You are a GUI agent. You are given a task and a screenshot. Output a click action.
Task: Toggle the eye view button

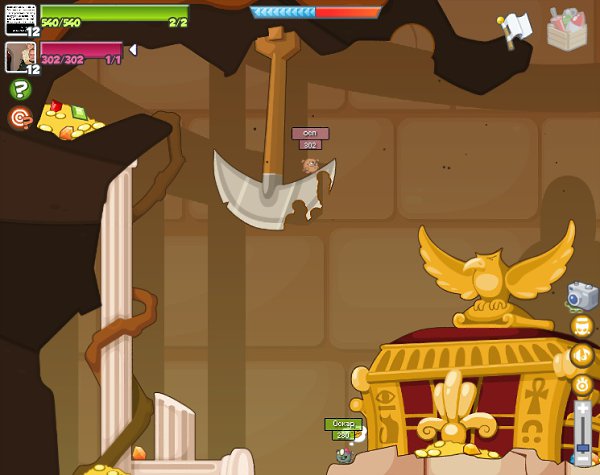(x=582, y=384)
